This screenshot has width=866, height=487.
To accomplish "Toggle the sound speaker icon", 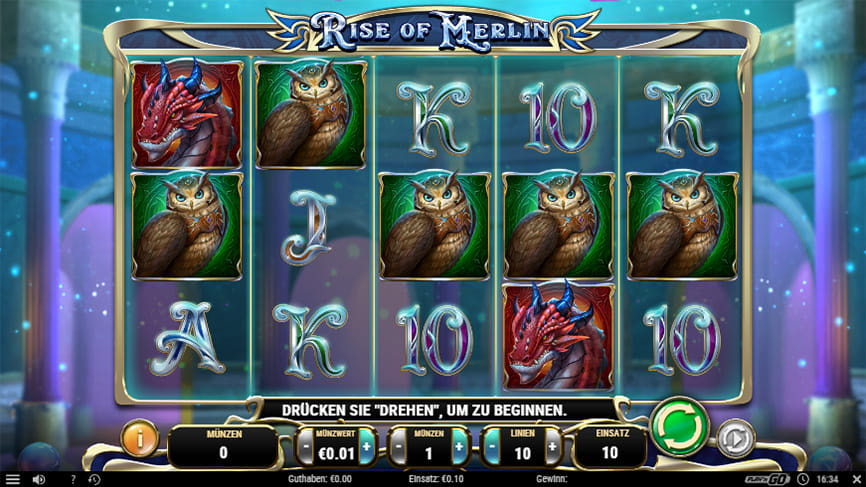I will coord(38,479).
